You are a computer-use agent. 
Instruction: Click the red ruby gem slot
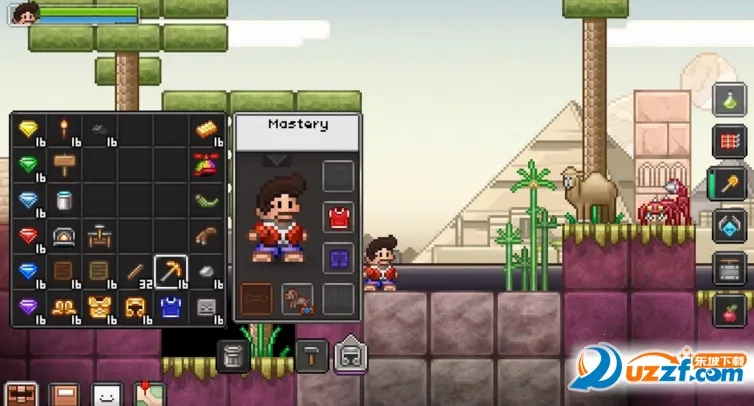click(28, 236)
